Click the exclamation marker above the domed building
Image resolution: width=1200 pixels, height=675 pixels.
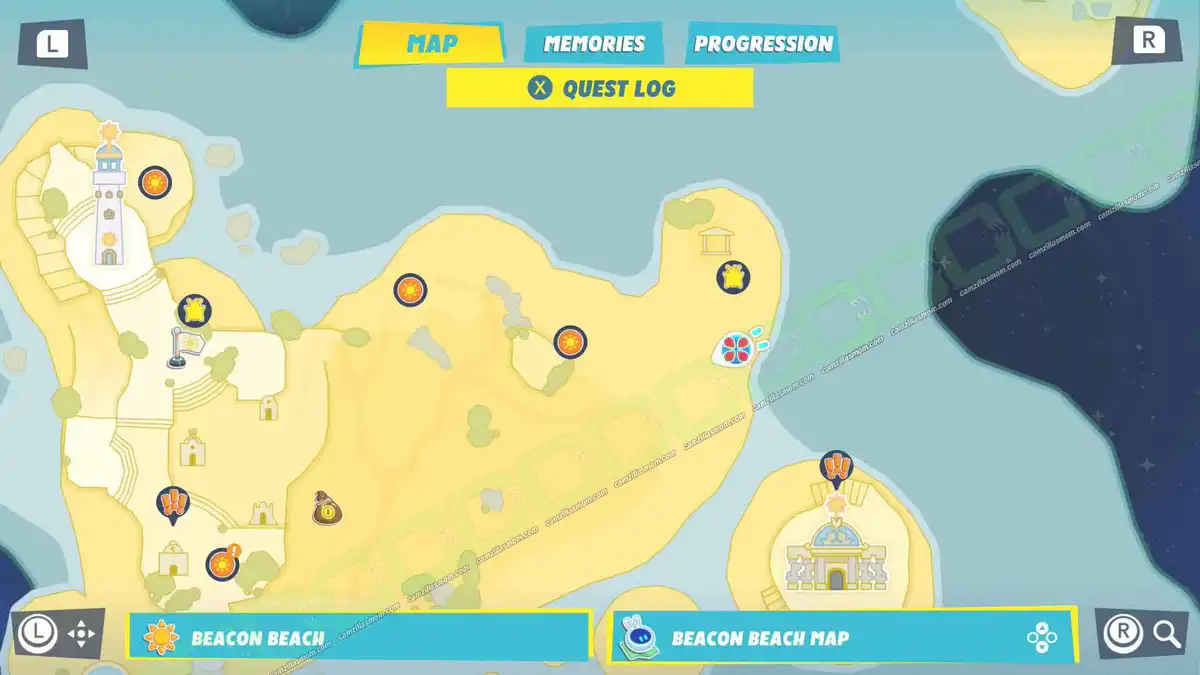coord(835,467)
